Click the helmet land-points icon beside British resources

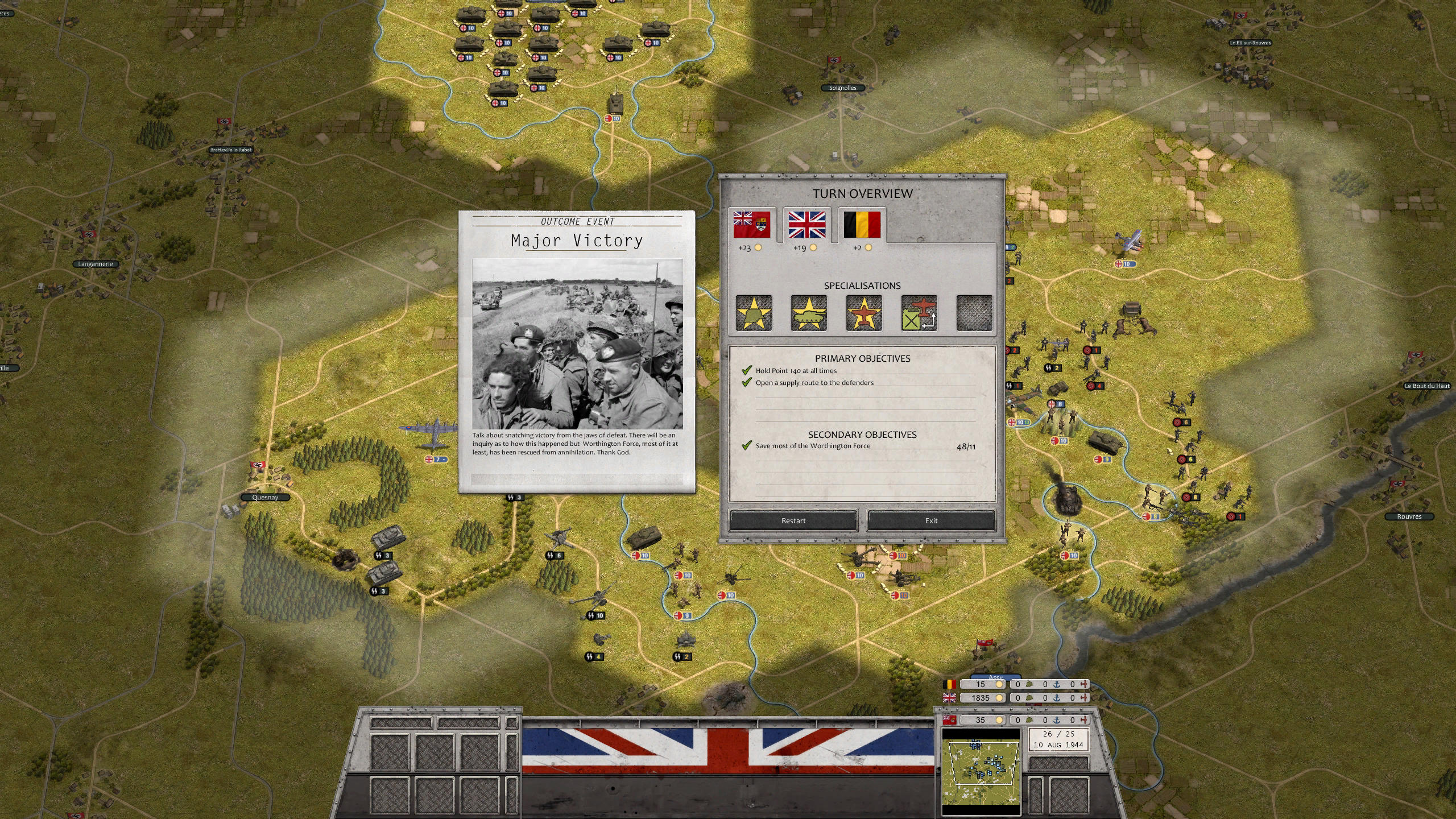tap(1029, 698)
